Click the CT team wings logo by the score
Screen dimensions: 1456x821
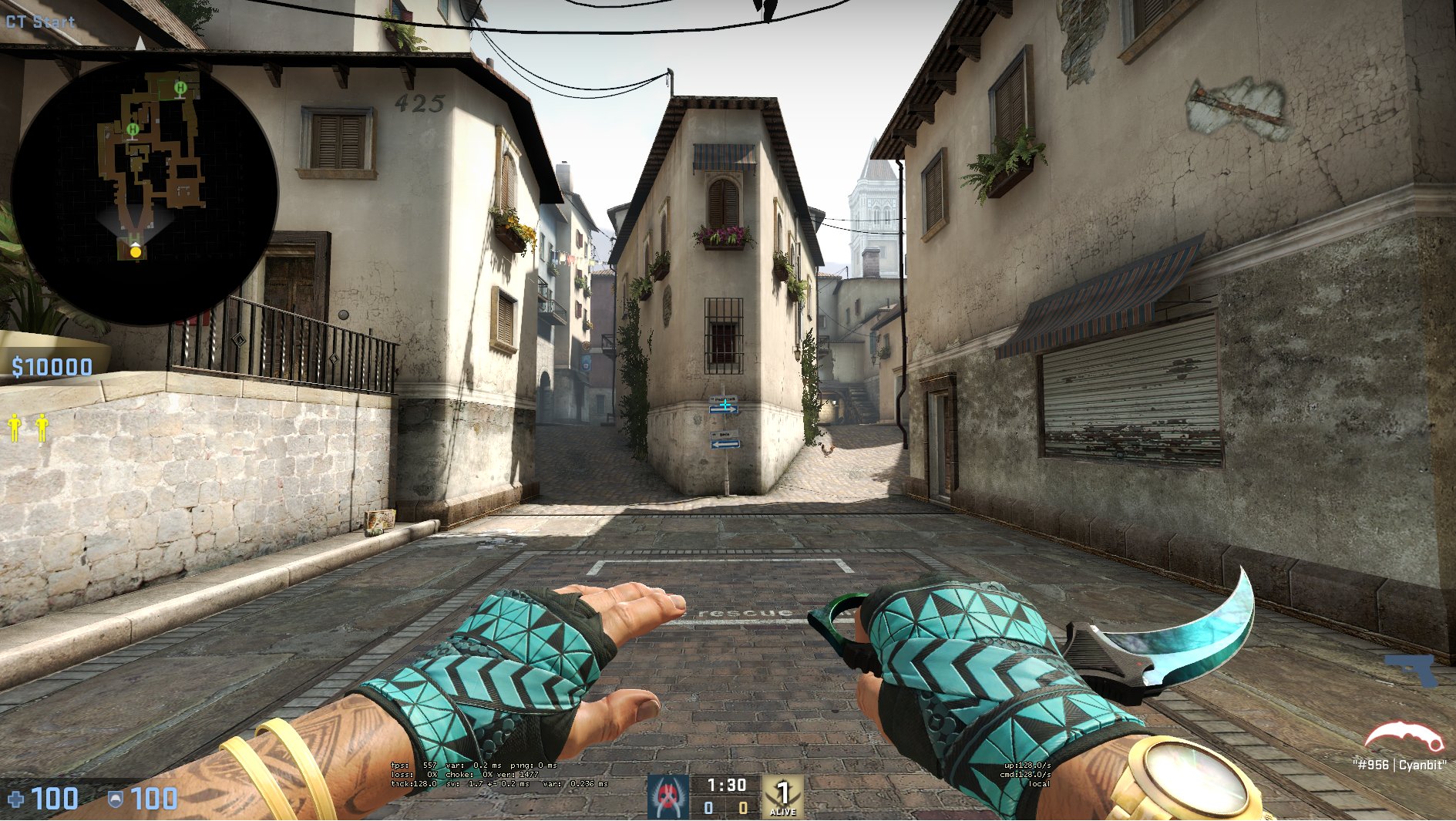pos(667,796)
